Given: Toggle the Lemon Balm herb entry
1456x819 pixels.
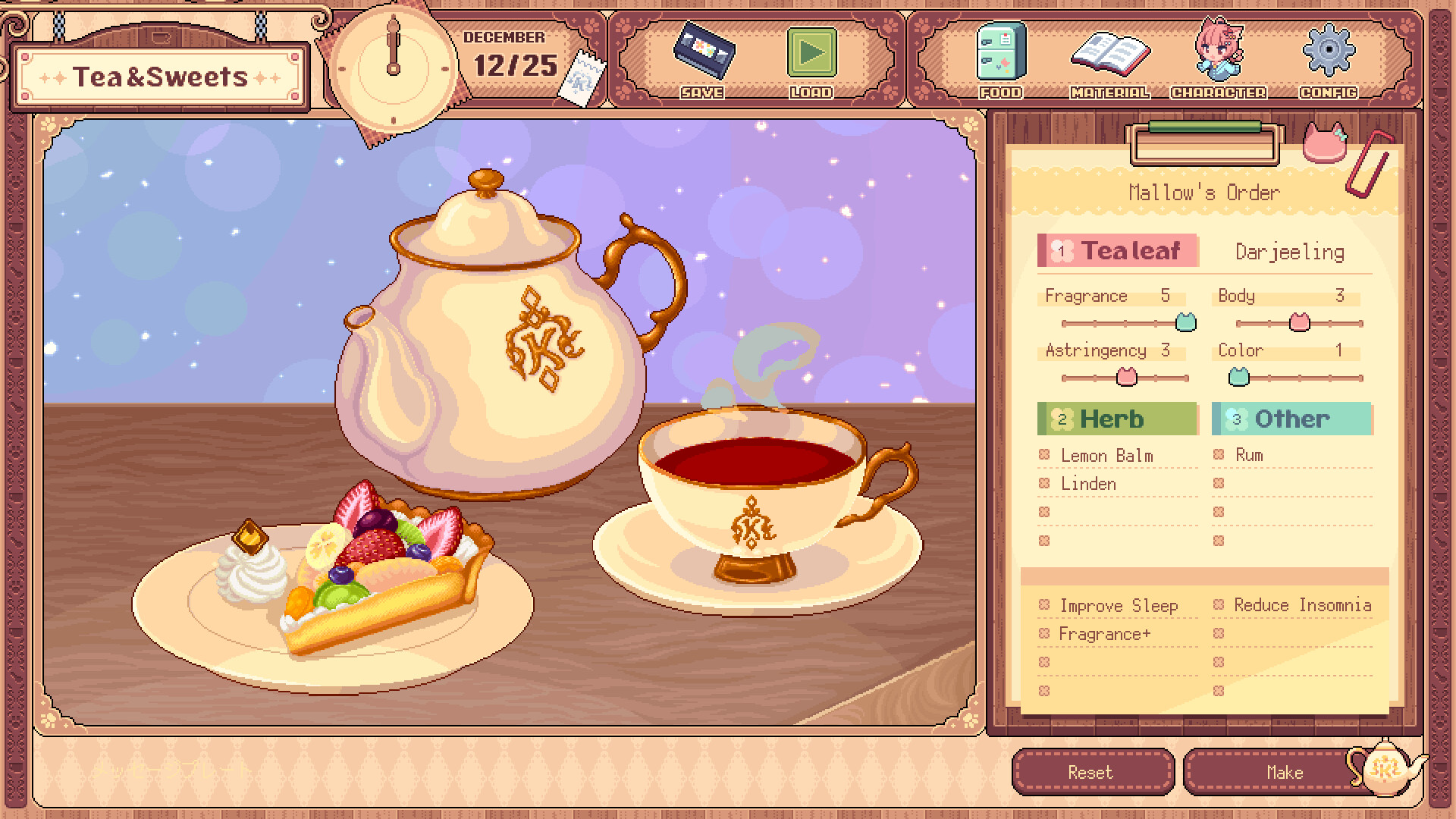Looking at the screenshot, I should 1107,455.
